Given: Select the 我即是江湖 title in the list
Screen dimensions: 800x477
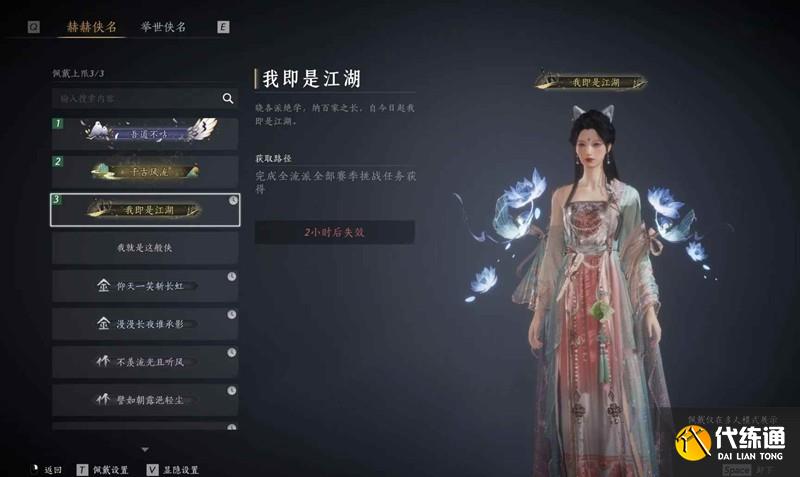Looking at the screenshot, I should point(145,209).
